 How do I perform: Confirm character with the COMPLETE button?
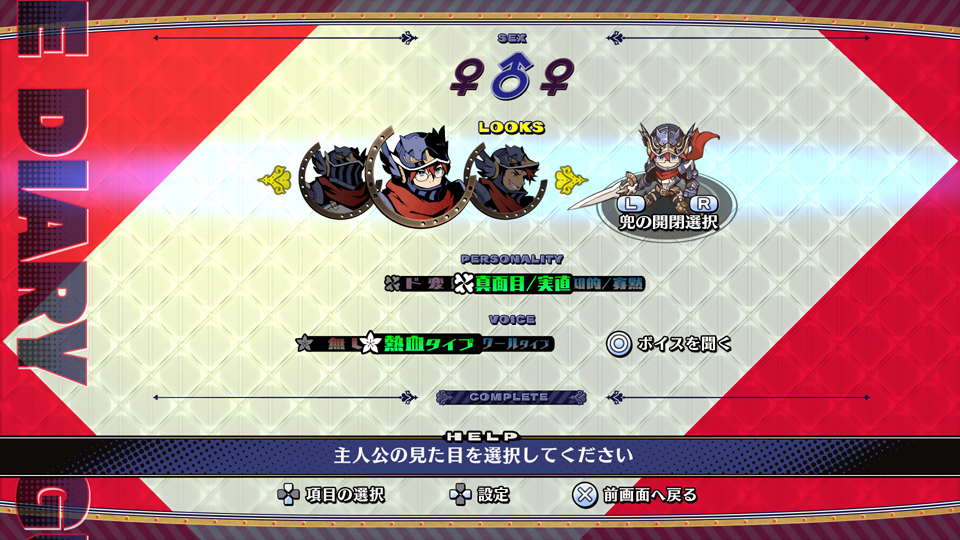[510, 397]
